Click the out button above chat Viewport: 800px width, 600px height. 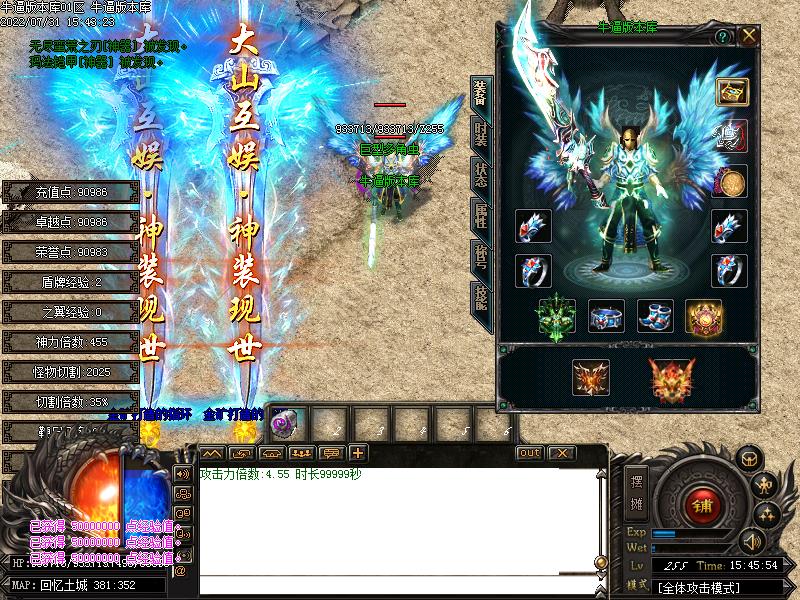pos(529,453)
